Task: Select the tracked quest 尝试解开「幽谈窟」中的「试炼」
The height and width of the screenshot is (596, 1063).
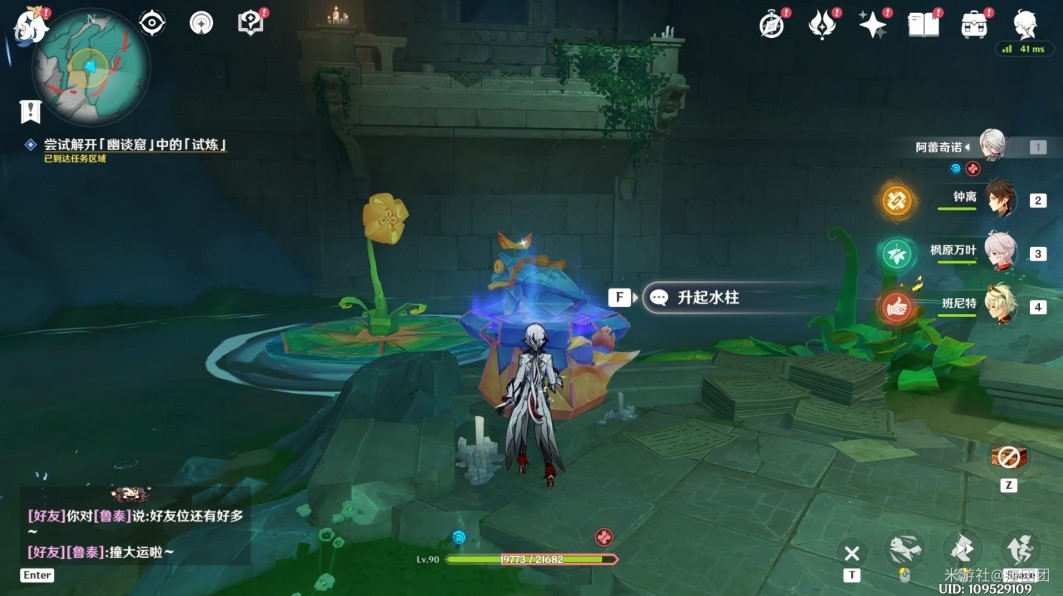Action: (x=135, y=145)
